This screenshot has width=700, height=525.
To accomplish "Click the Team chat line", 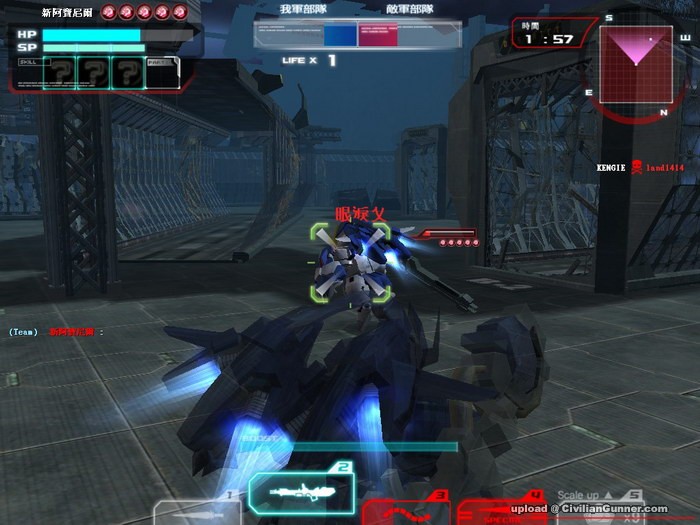I will pos(55,331).
